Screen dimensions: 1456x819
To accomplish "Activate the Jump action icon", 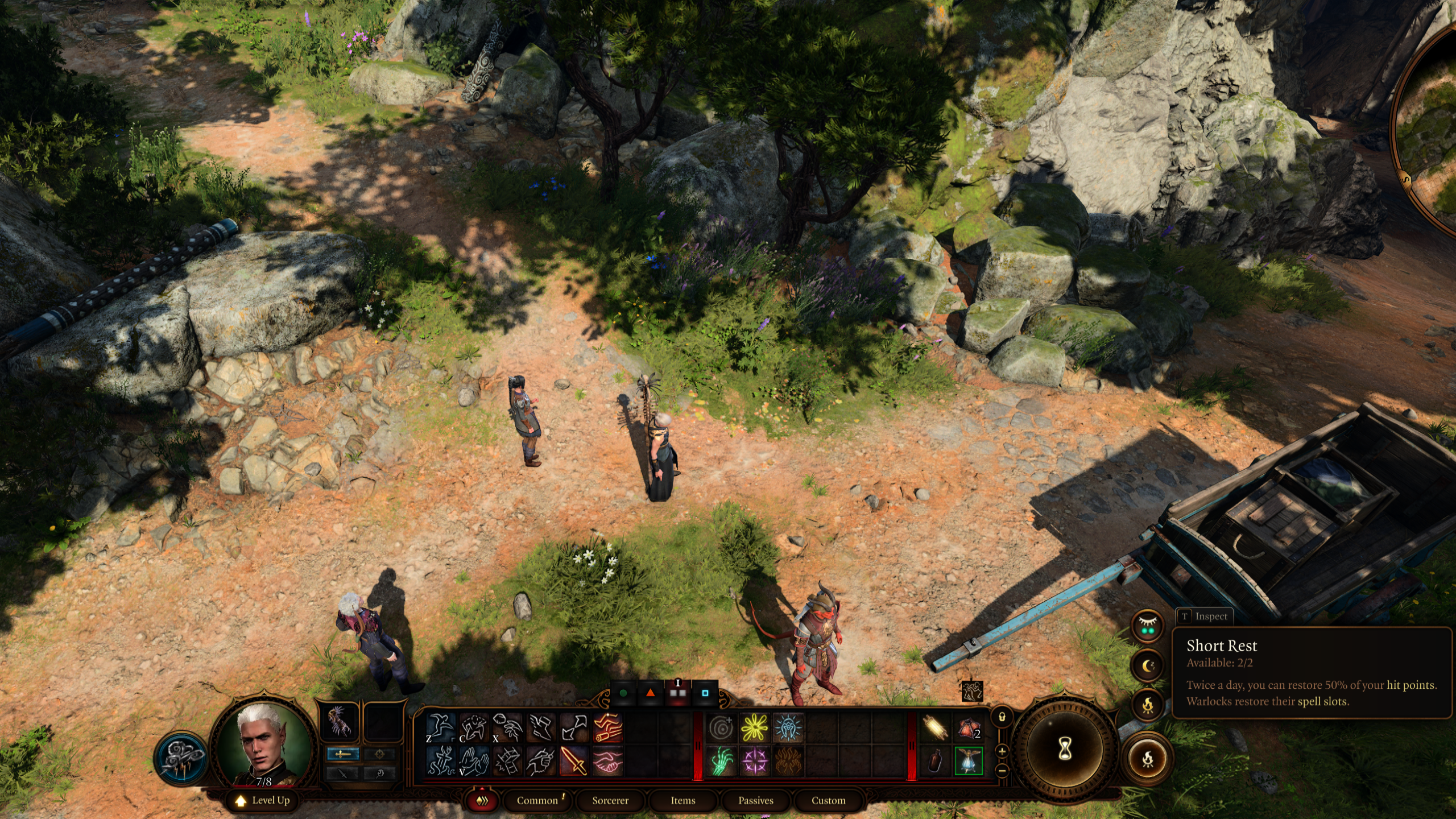I will coord(441,727).
